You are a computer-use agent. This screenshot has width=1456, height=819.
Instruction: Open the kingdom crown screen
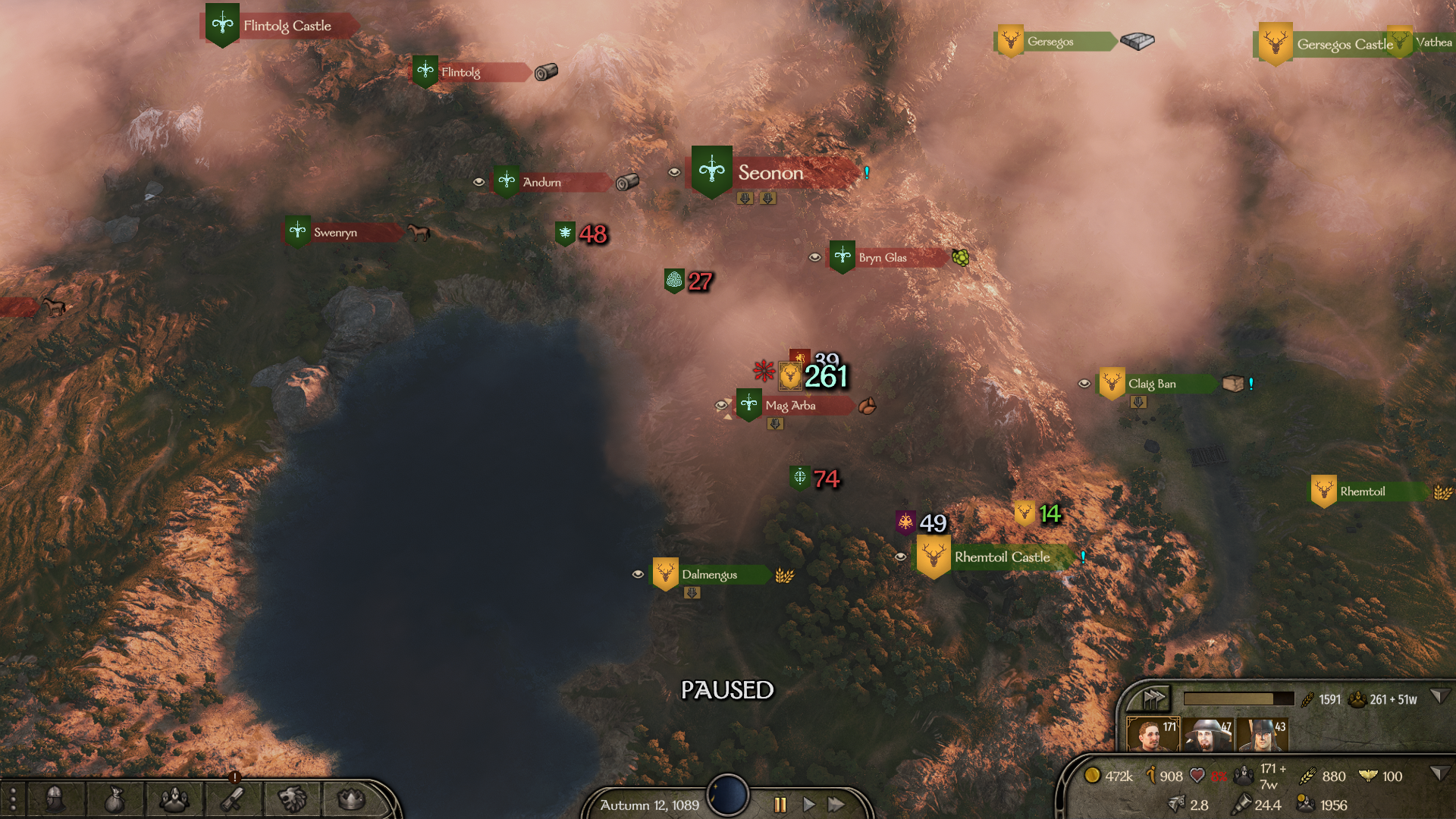351,799
